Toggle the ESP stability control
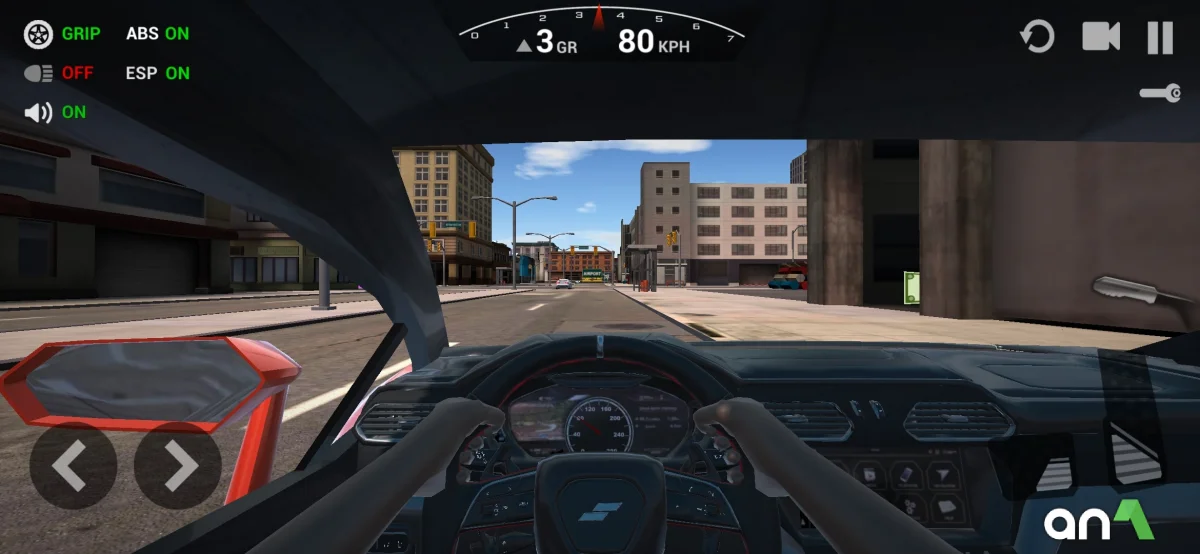The height and width of the screenshot is (554, 1200). coord(157,73)
